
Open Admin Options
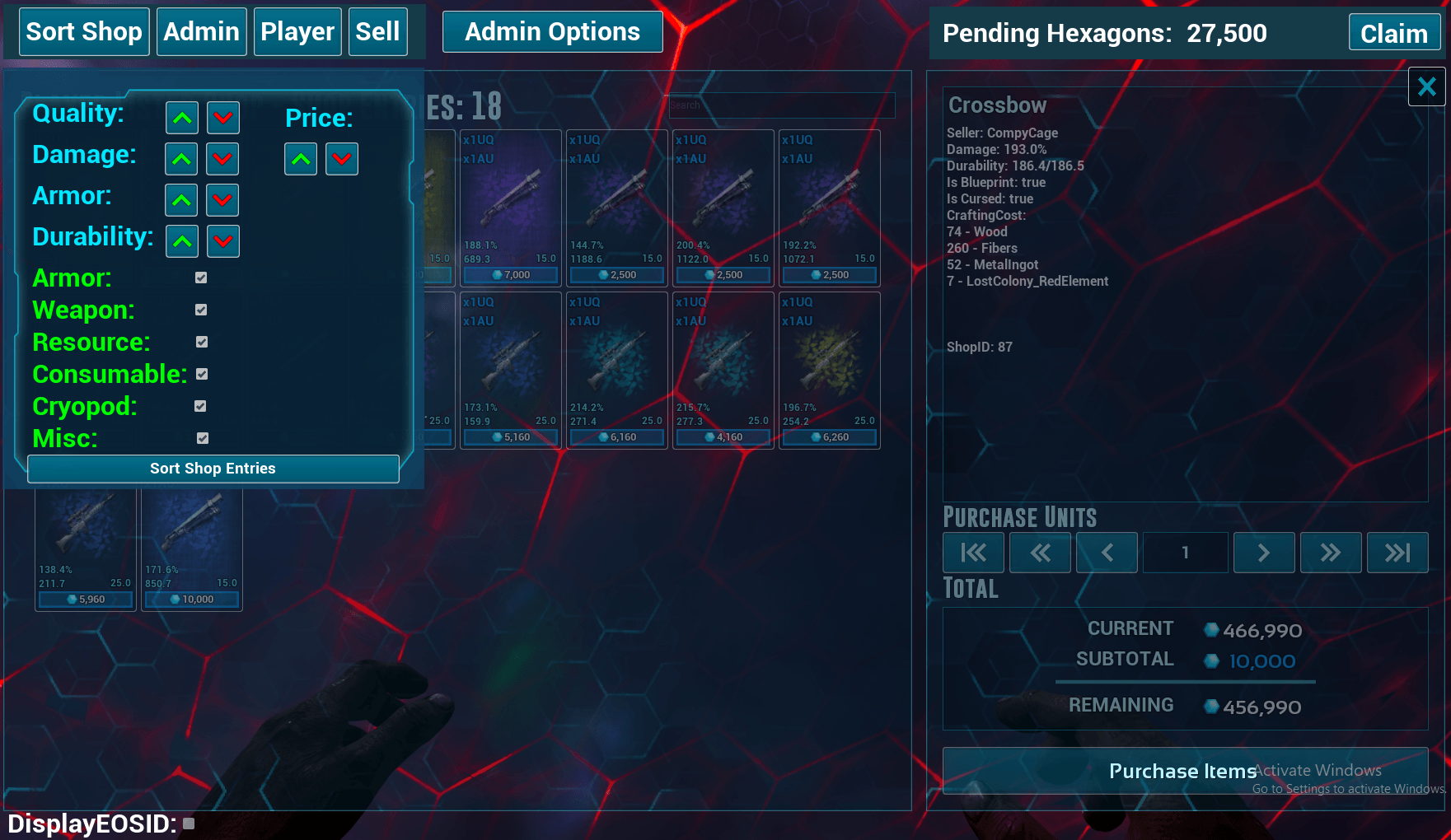(552, 32)
